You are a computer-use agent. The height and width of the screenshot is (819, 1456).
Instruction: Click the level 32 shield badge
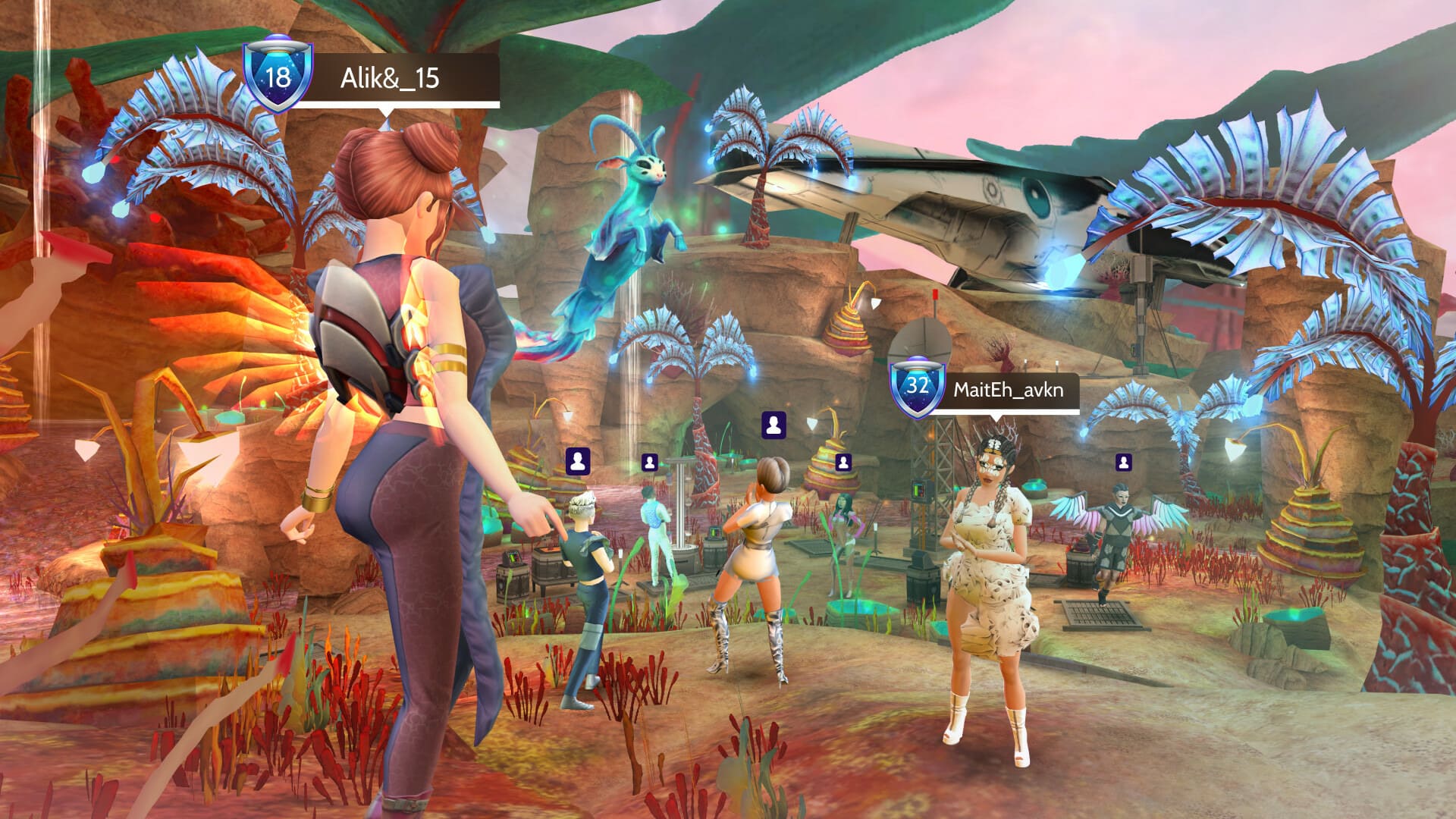point(918,386)
